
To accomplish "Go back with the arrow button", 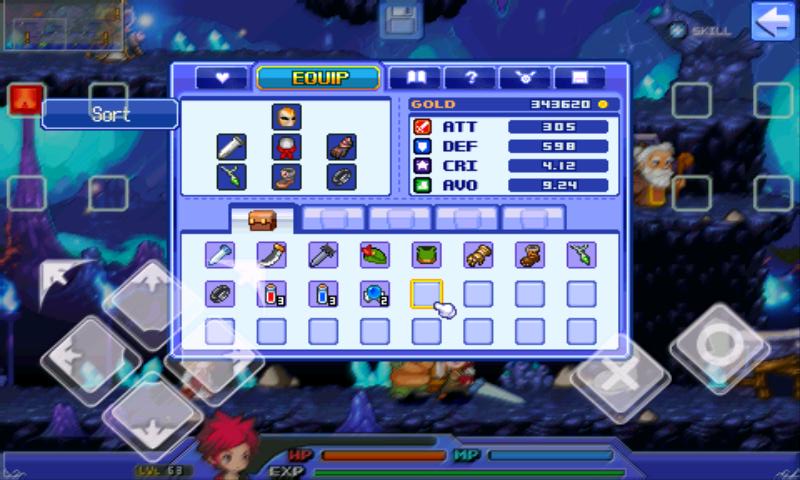I will click(772, 22).
